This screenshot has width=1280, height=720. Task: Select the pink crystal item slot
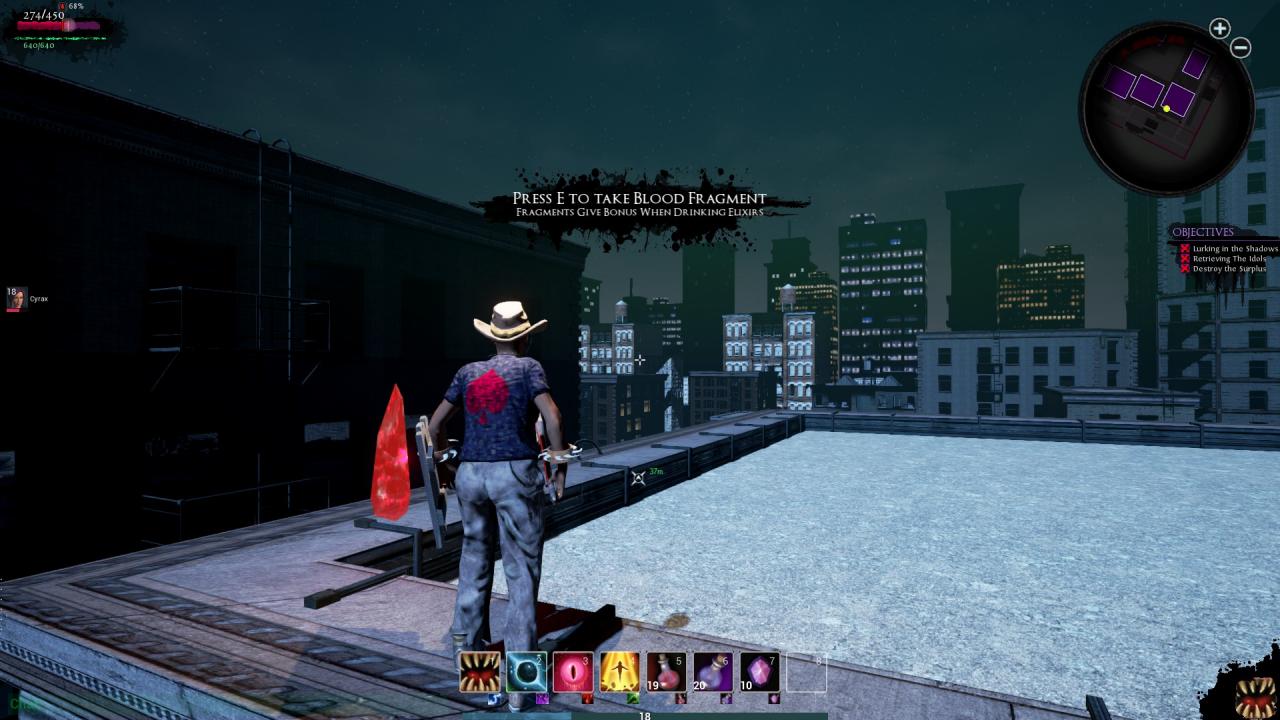point(759,672)
